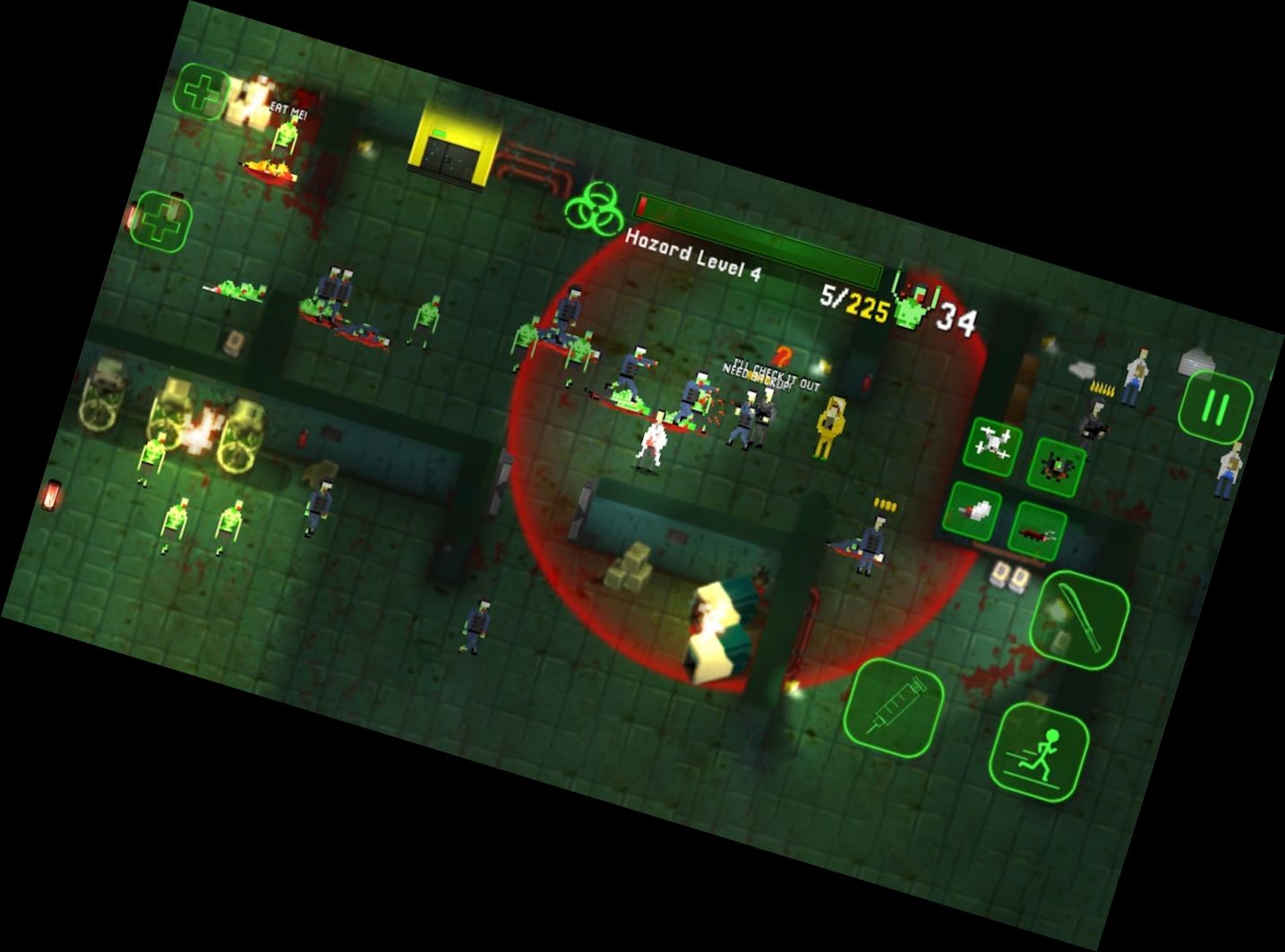Select the white rocket ability icon
Viewport: 1285px width, 952px height.
coord(974,510)
